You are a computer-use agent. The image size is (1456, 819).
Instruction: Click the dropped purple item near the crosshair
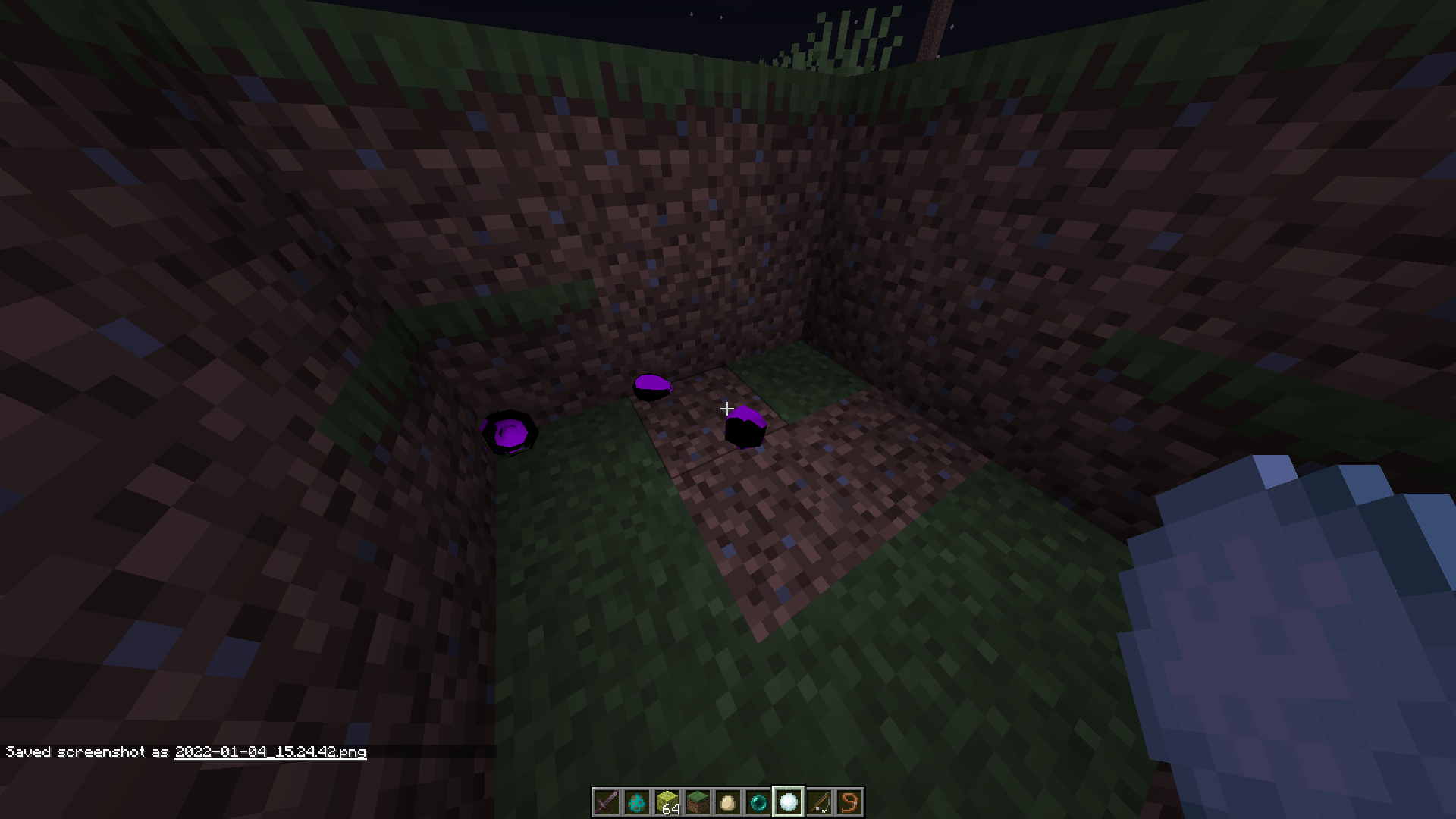pyautogui.click(x=745, y=428)
